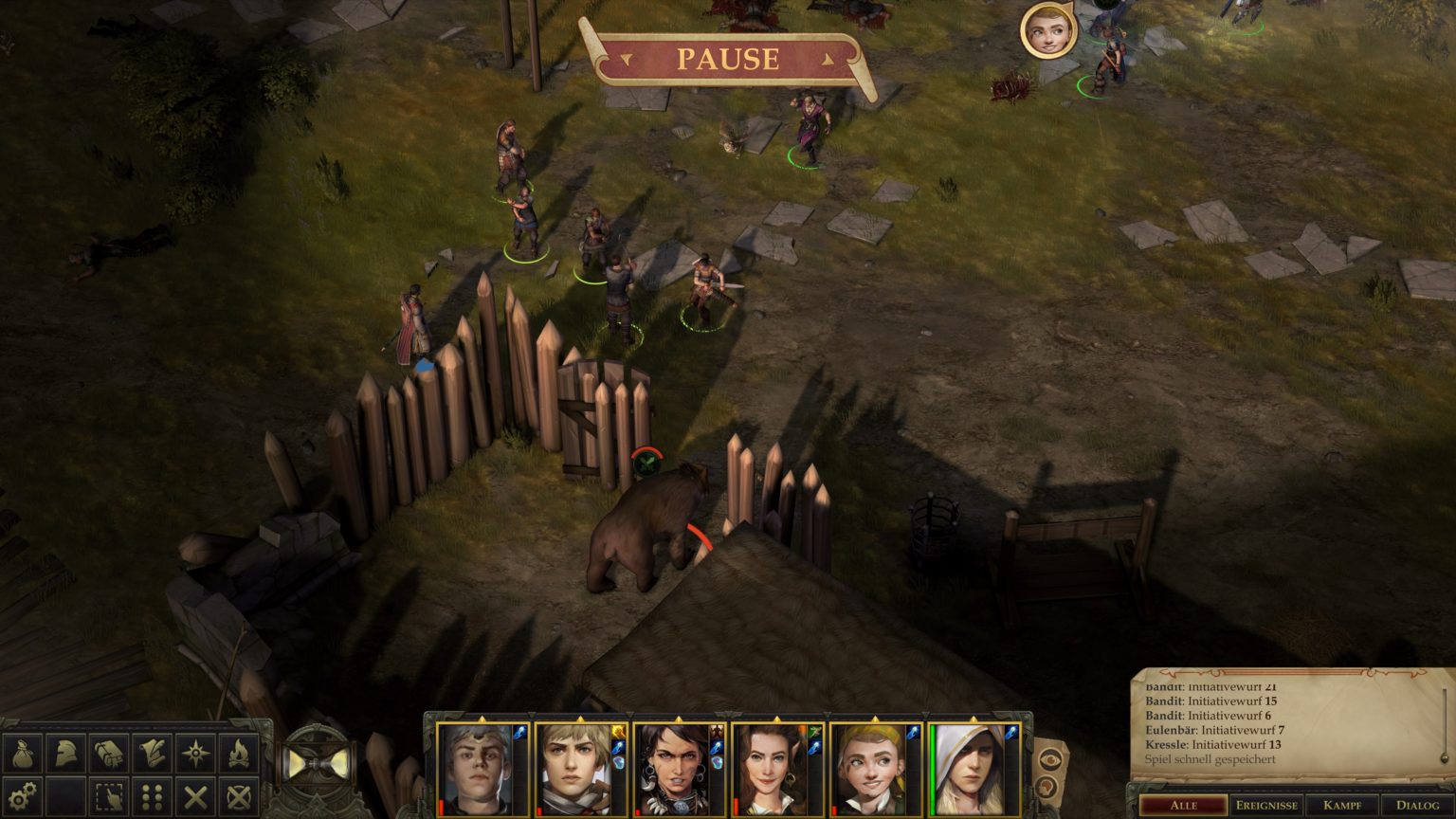This screenshot has width=1456, height=819.
Task: Open the inventory bag icon
Action: [x=22, y=755]
